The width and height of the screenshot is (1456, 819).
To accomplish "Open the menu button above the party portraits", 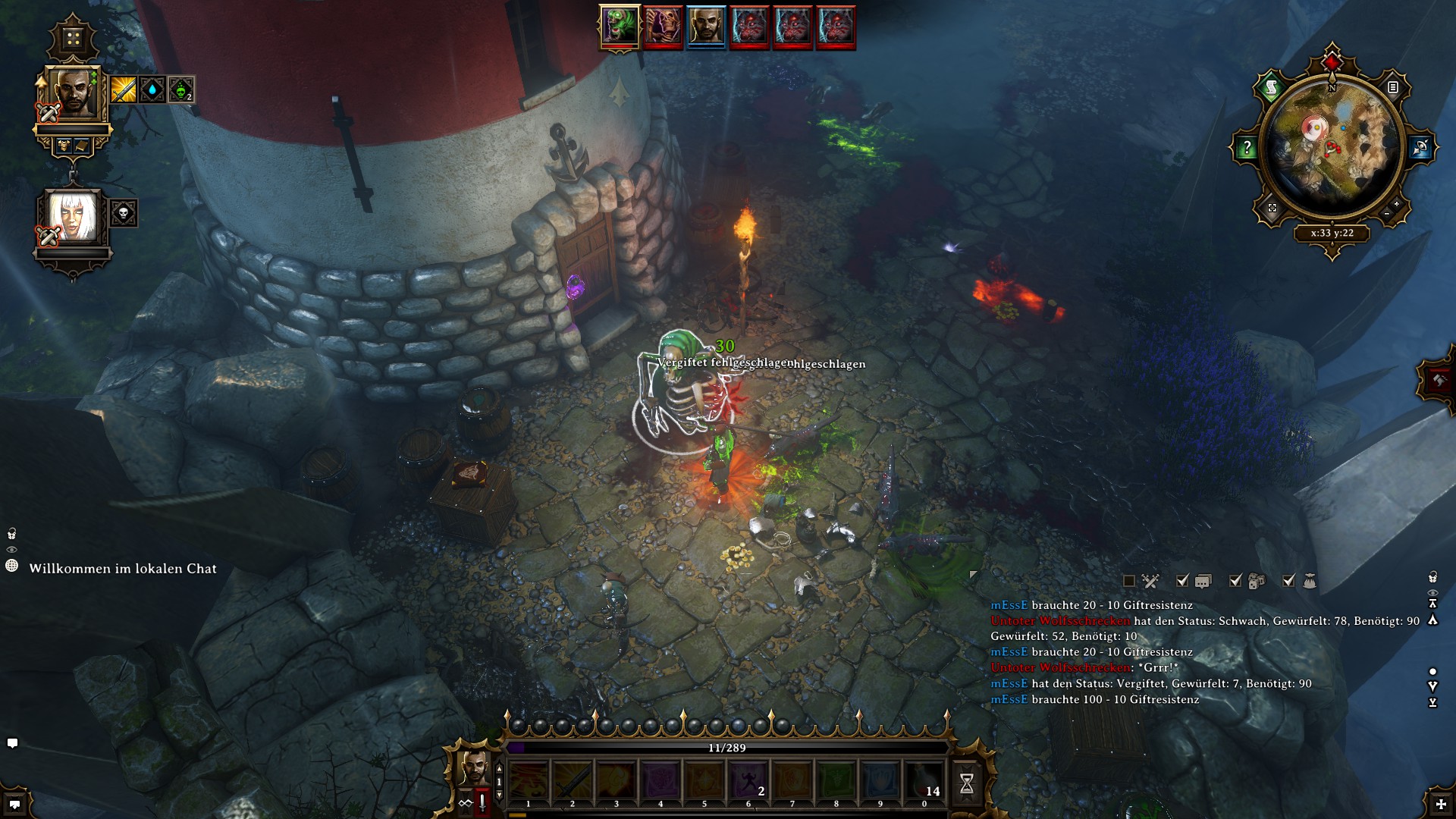I will (x=73, y=39).
